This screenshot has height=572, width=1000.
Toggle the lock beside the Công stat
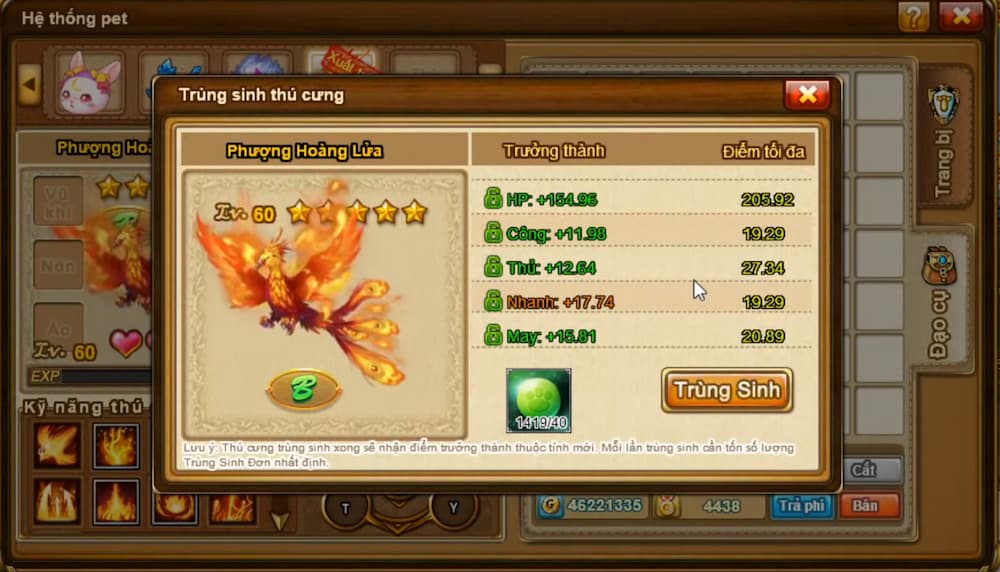pos(493,233)
